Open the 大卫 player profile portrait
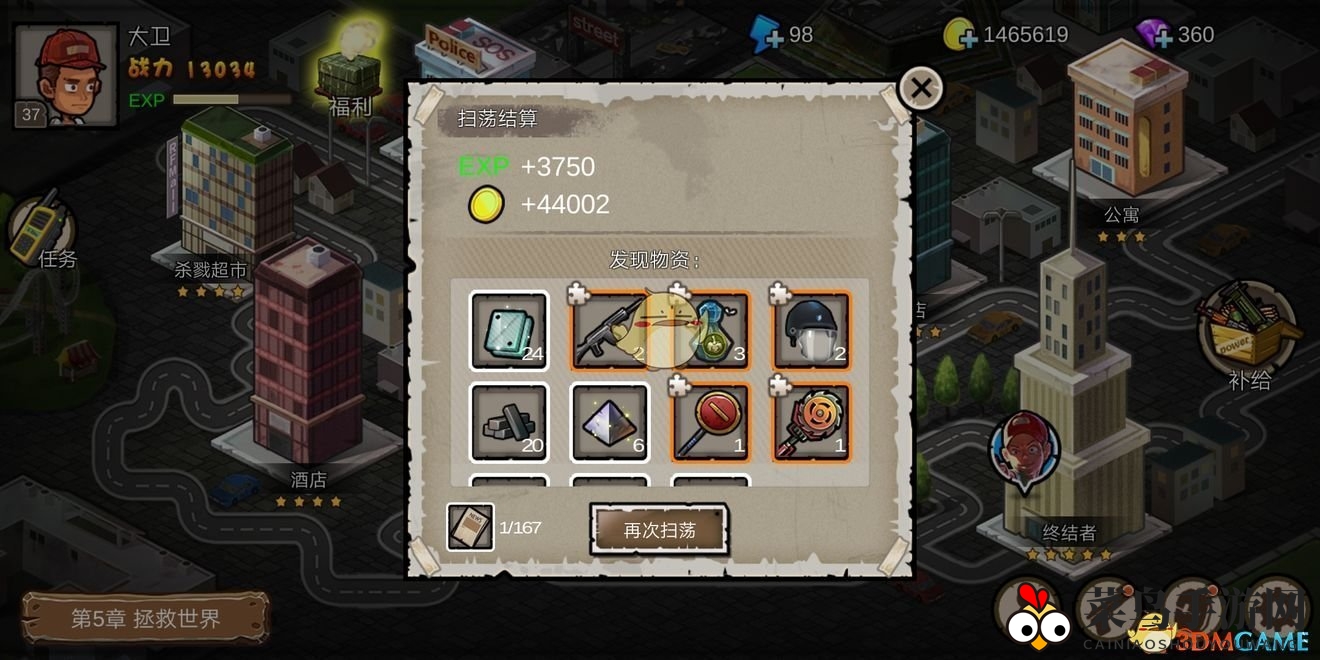The height and width of the screenshot is (660, 1320). [x=67, y=75]
